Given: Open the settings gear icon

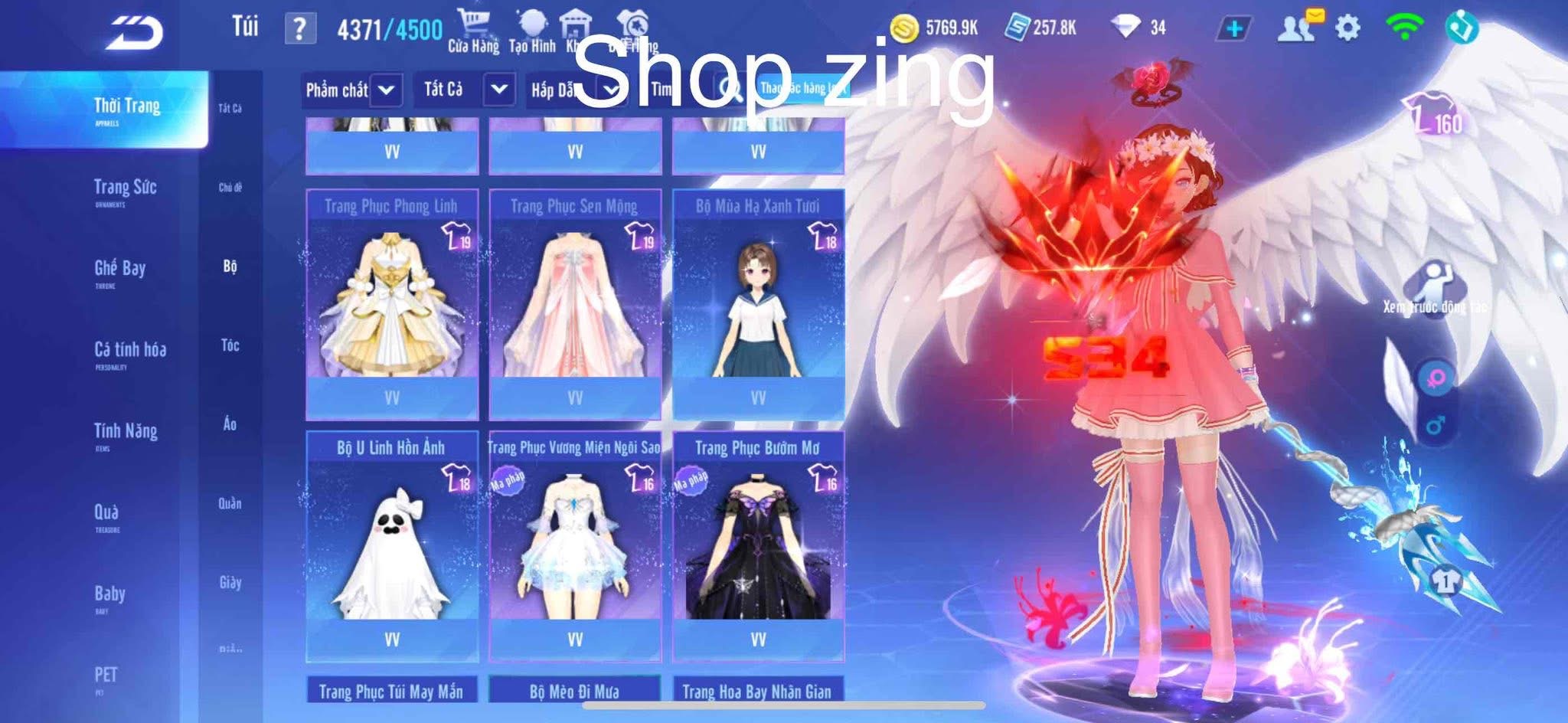Looking at the screenshot, I should coord(1347,29).
